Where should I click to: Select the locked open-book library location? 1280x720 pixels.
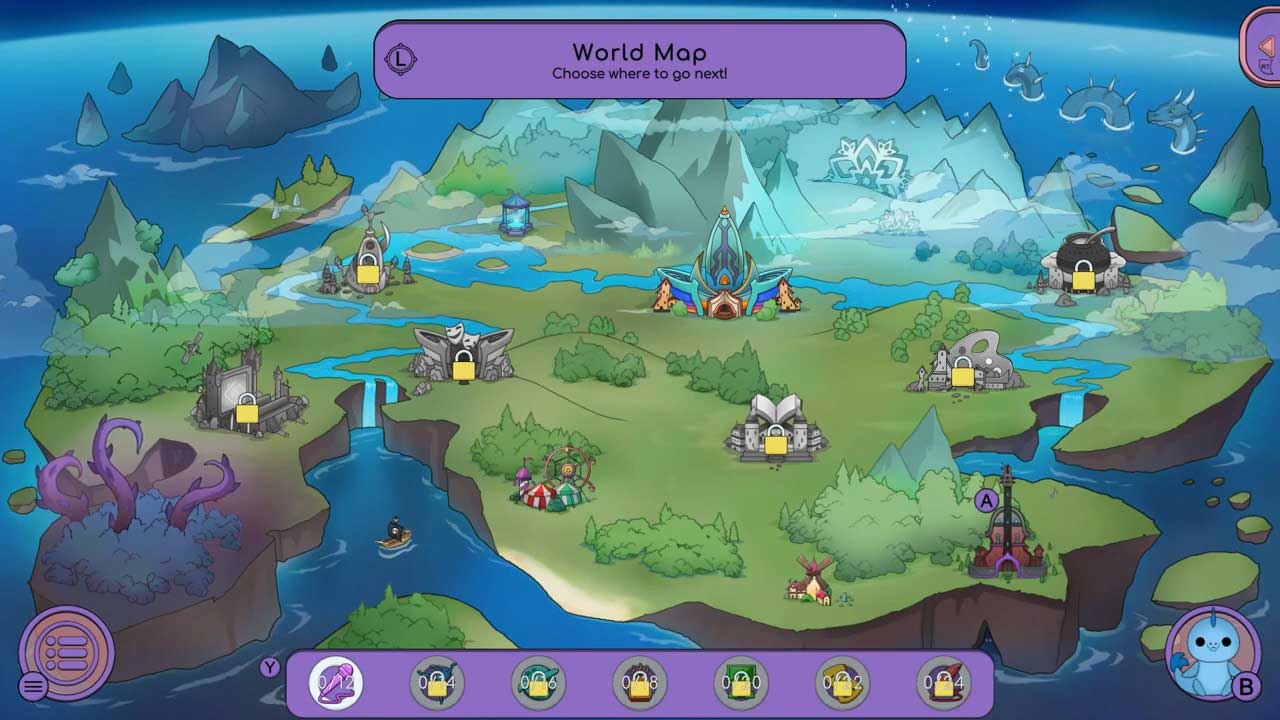click(776, 430)
